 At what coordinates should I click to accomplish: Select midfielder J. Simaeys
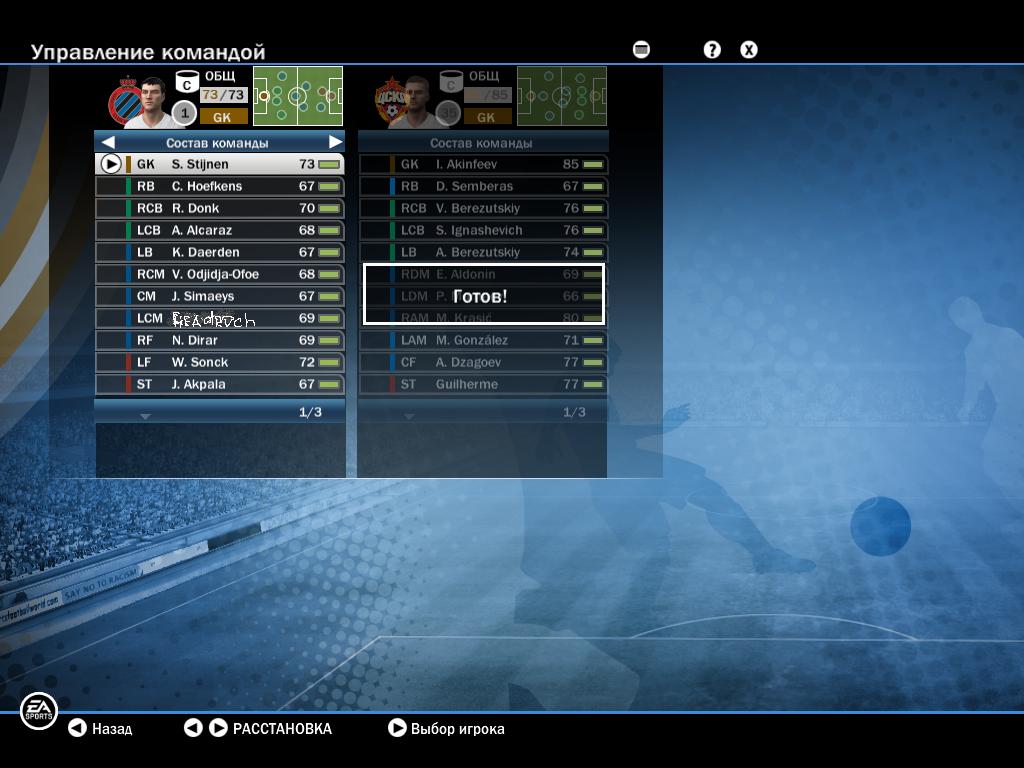point(220,296)
